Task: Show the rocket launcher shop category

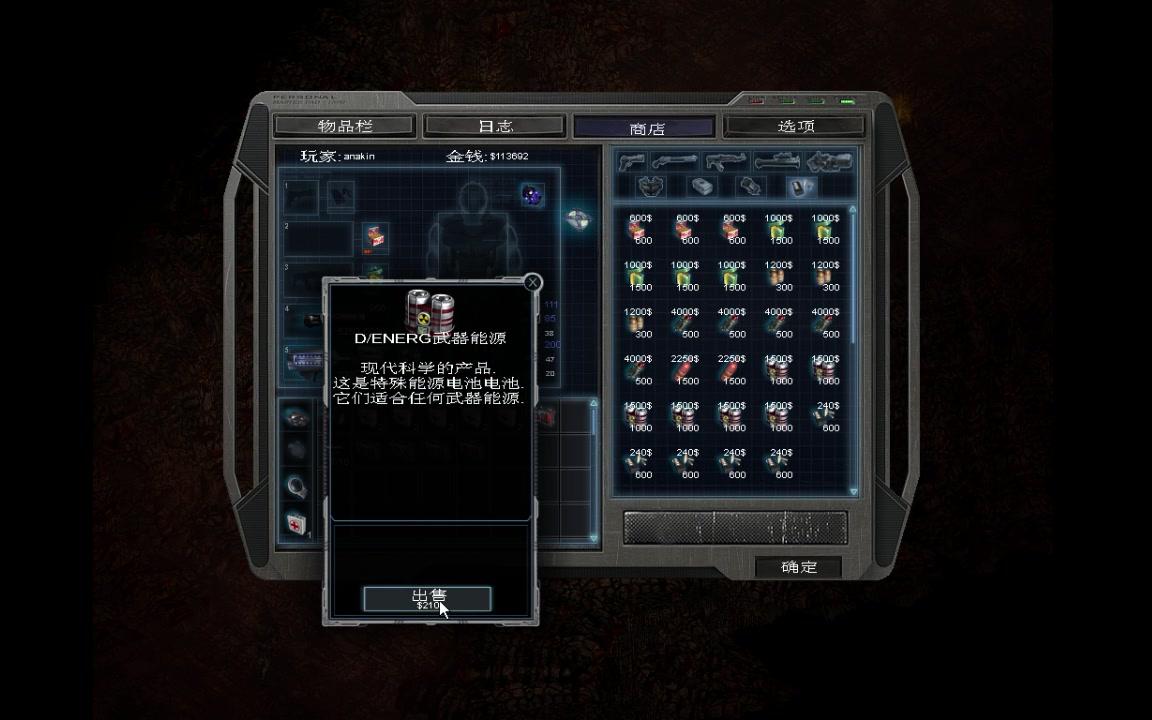Action: [777, 161]
